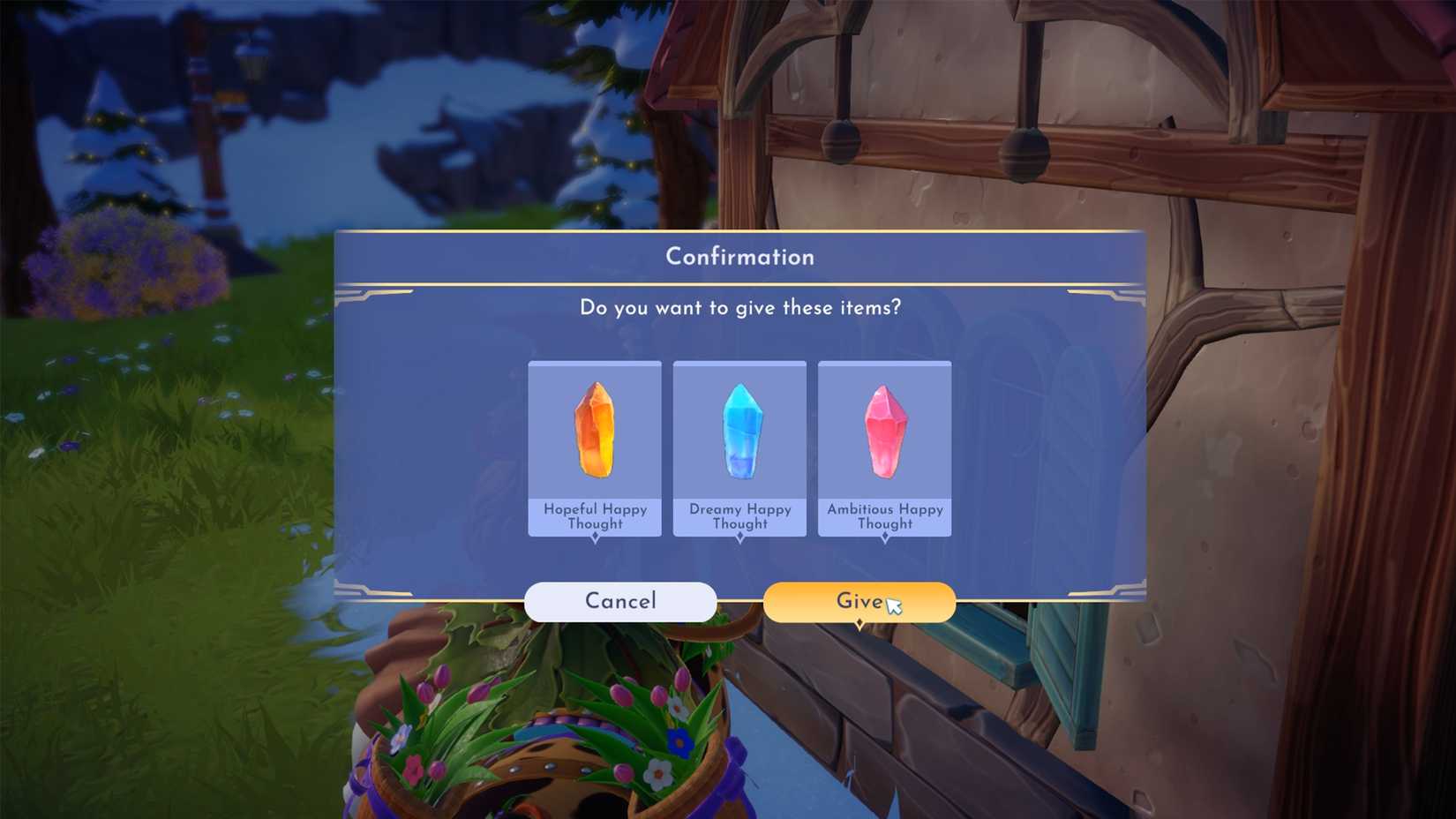
Task: Click the Dreamy Happy Thought item card
Action: (739, 446)
